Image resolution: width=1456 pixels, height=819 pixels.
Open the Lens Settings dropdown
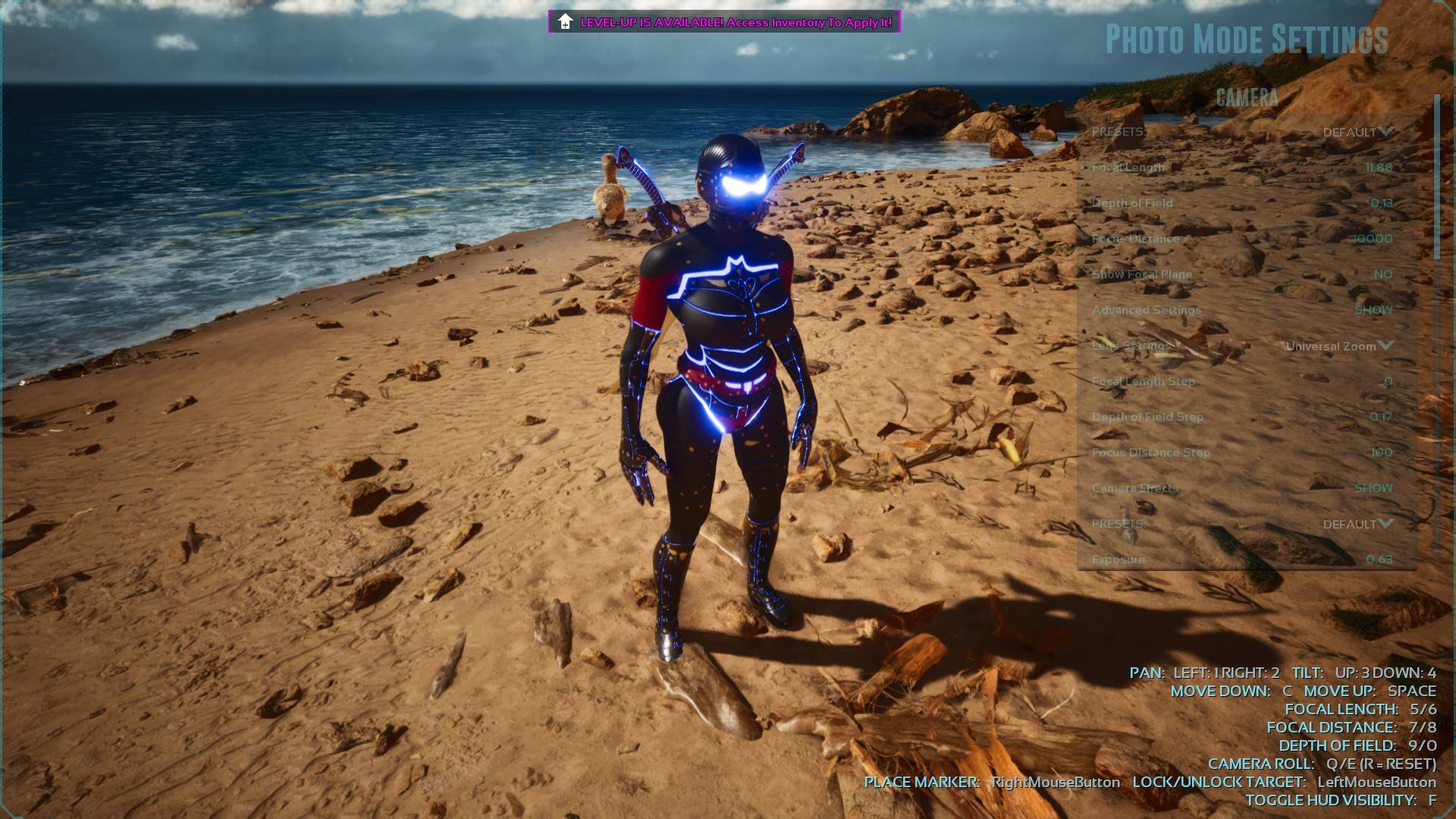[x=1331, y=346]
